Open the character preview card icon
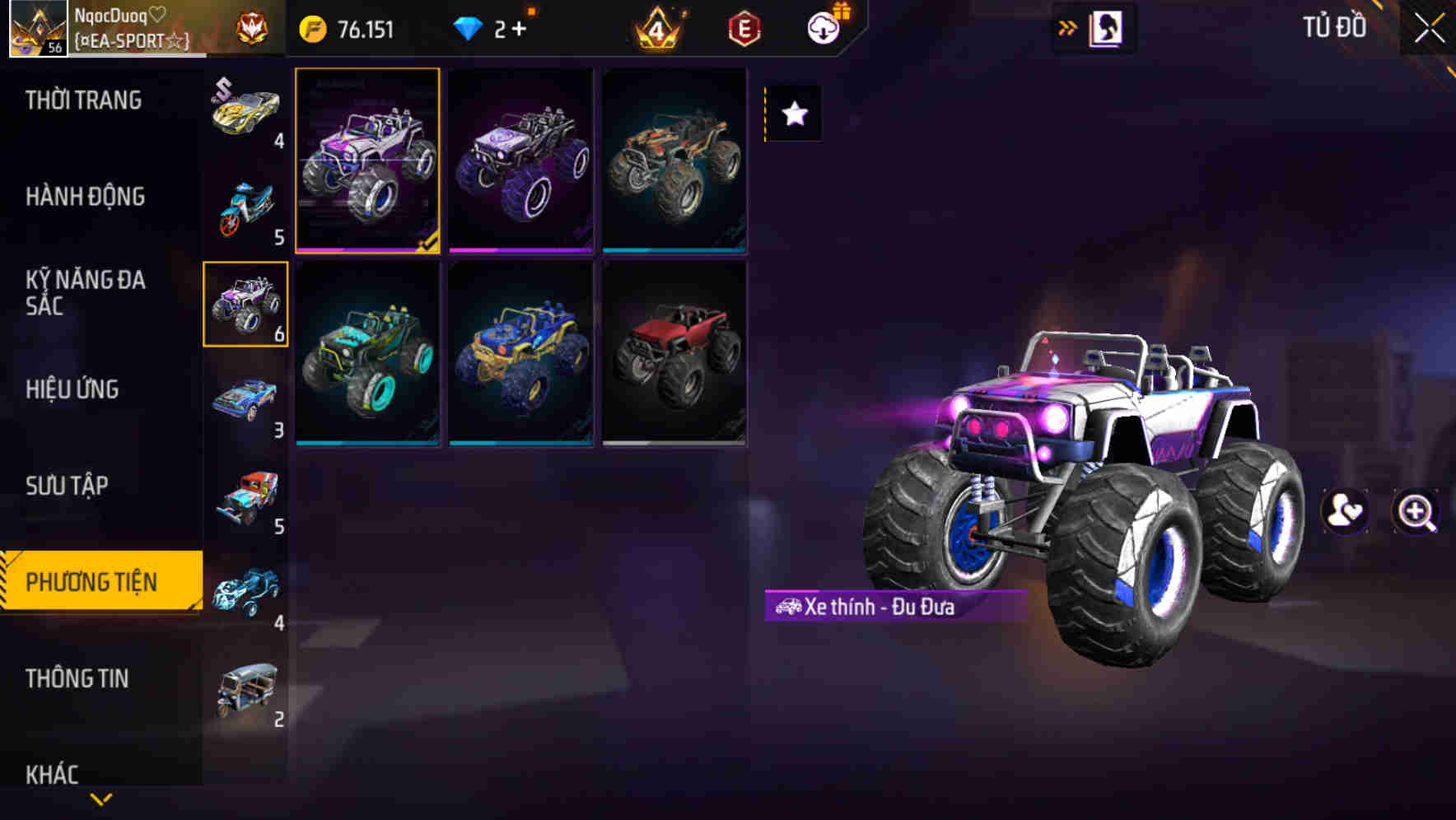 1107,27
